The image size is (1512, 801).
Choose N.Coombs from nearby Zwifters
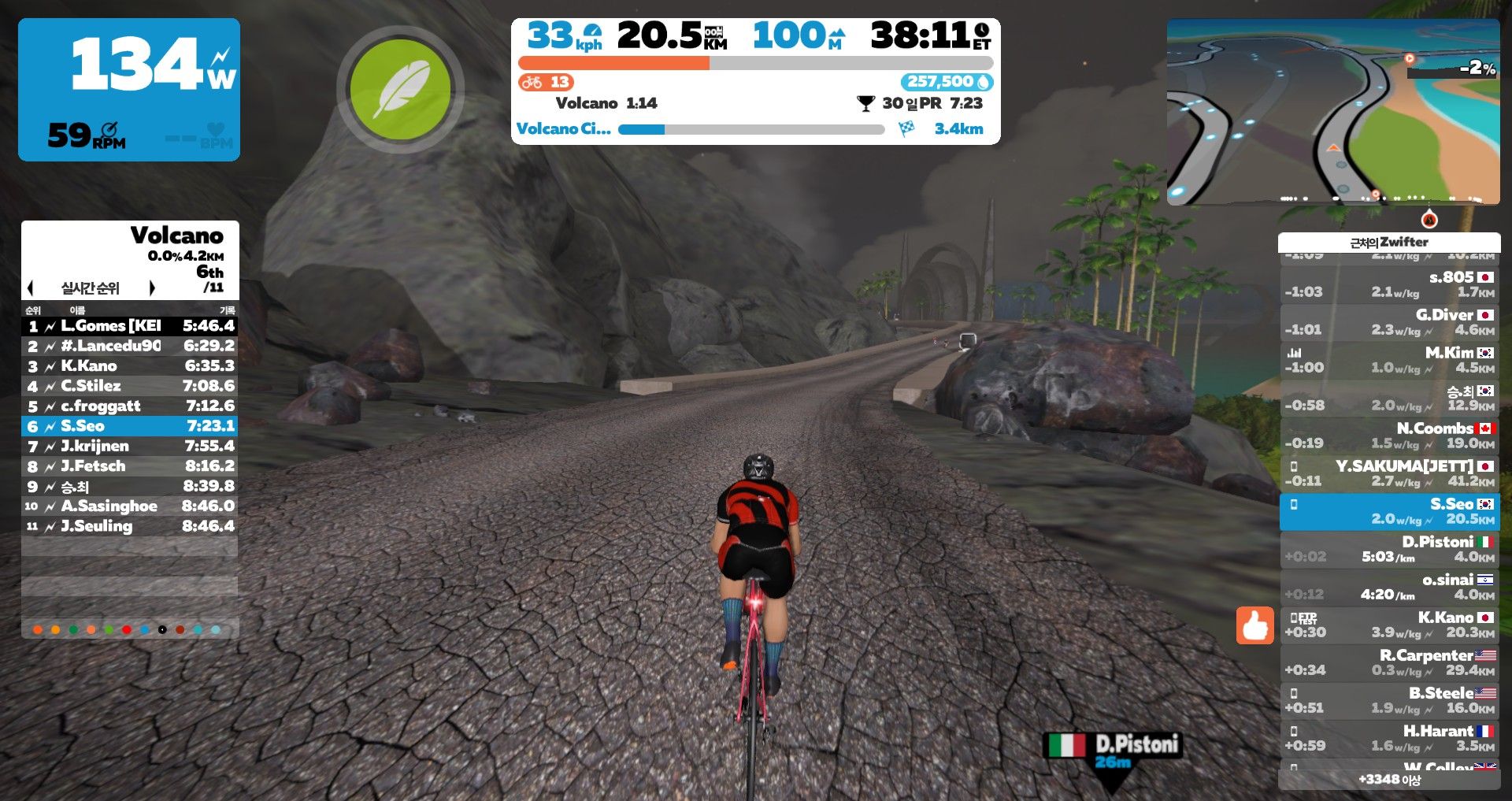pyautogui.click(x=1389, y=436)
